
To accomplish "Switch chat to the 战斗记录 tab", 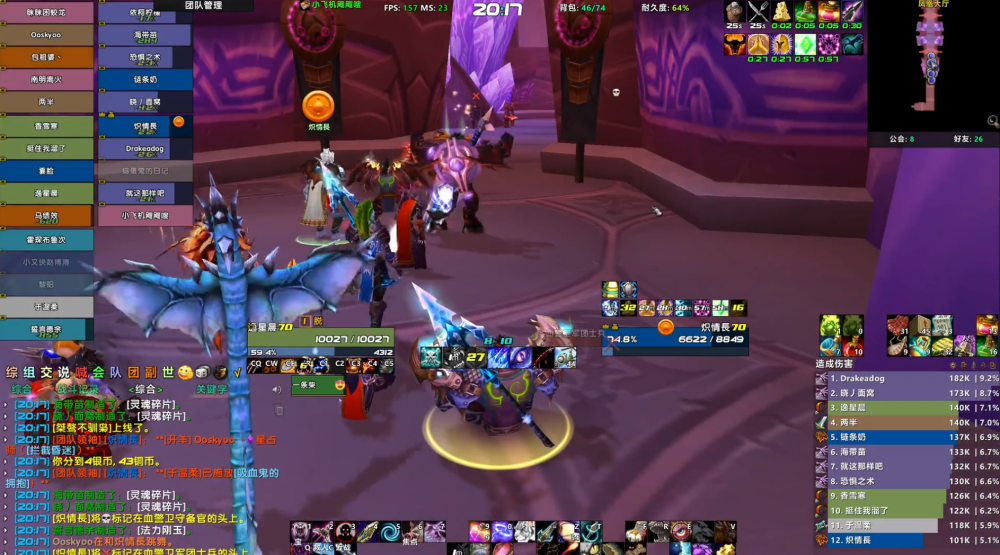I will coord(77,389).
